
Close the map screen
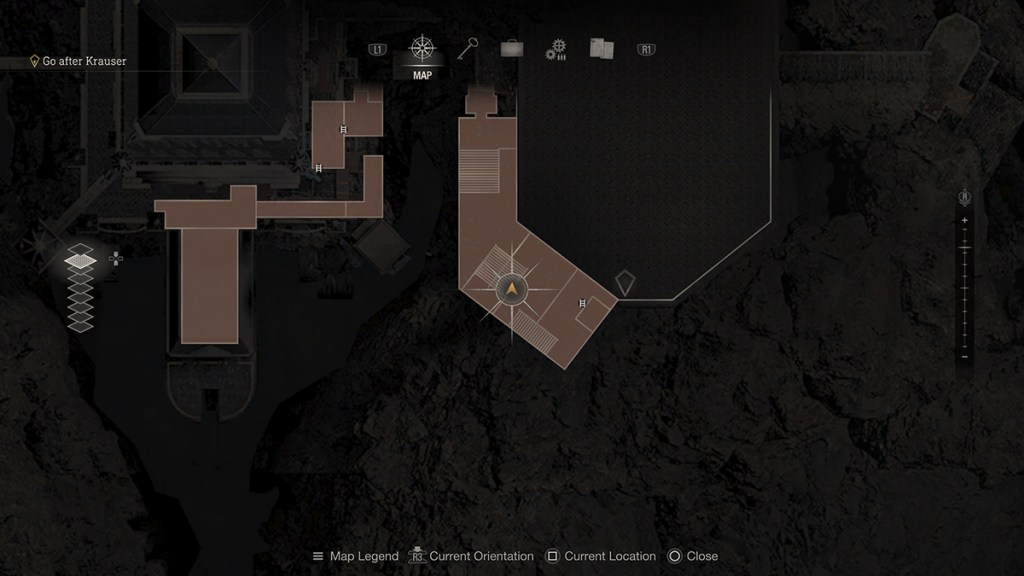click(693, 556)
